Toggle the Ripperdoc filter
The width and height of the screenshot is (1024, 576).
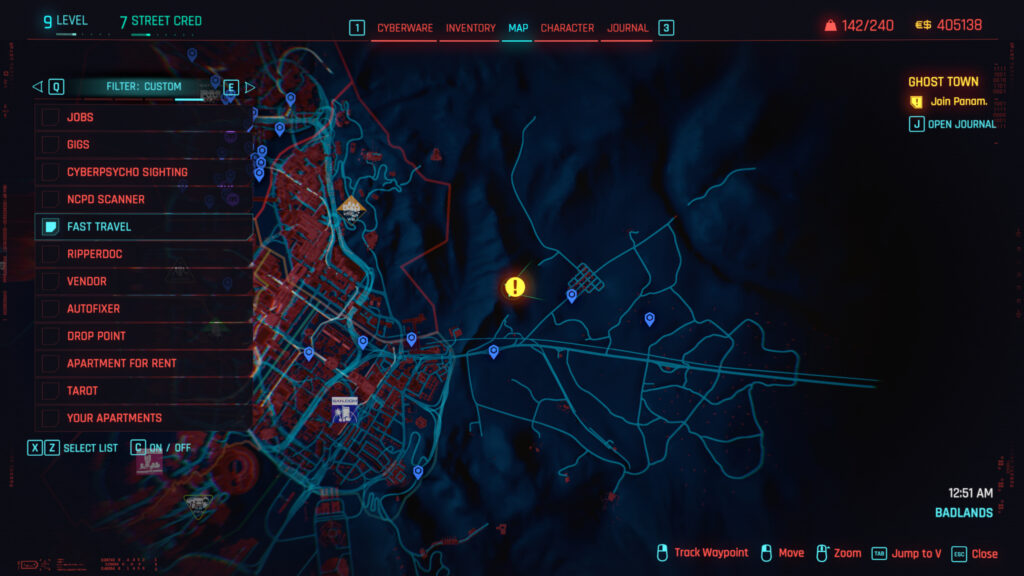[51, 254]
